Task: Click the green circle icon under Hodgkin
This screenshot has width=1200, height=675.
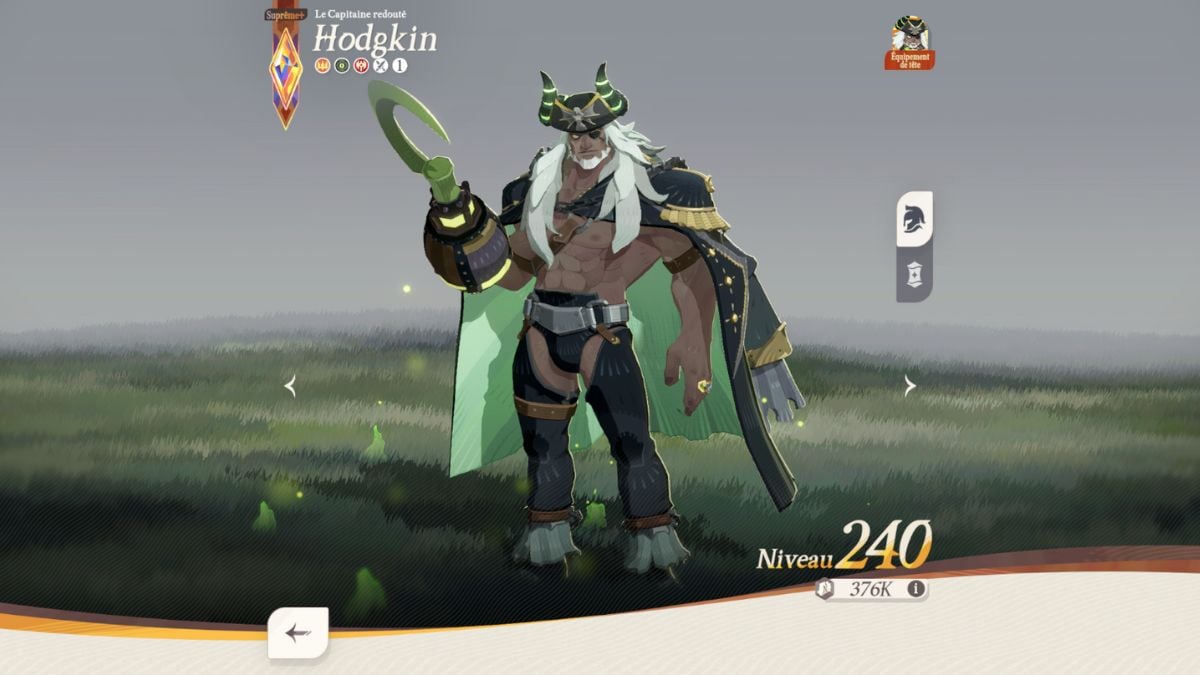Action: [x=342, y=66]
